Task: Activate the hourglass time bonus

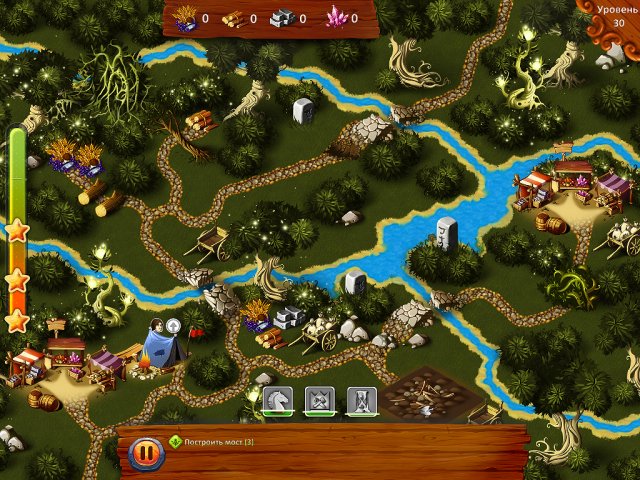Action: click(361, 402)
